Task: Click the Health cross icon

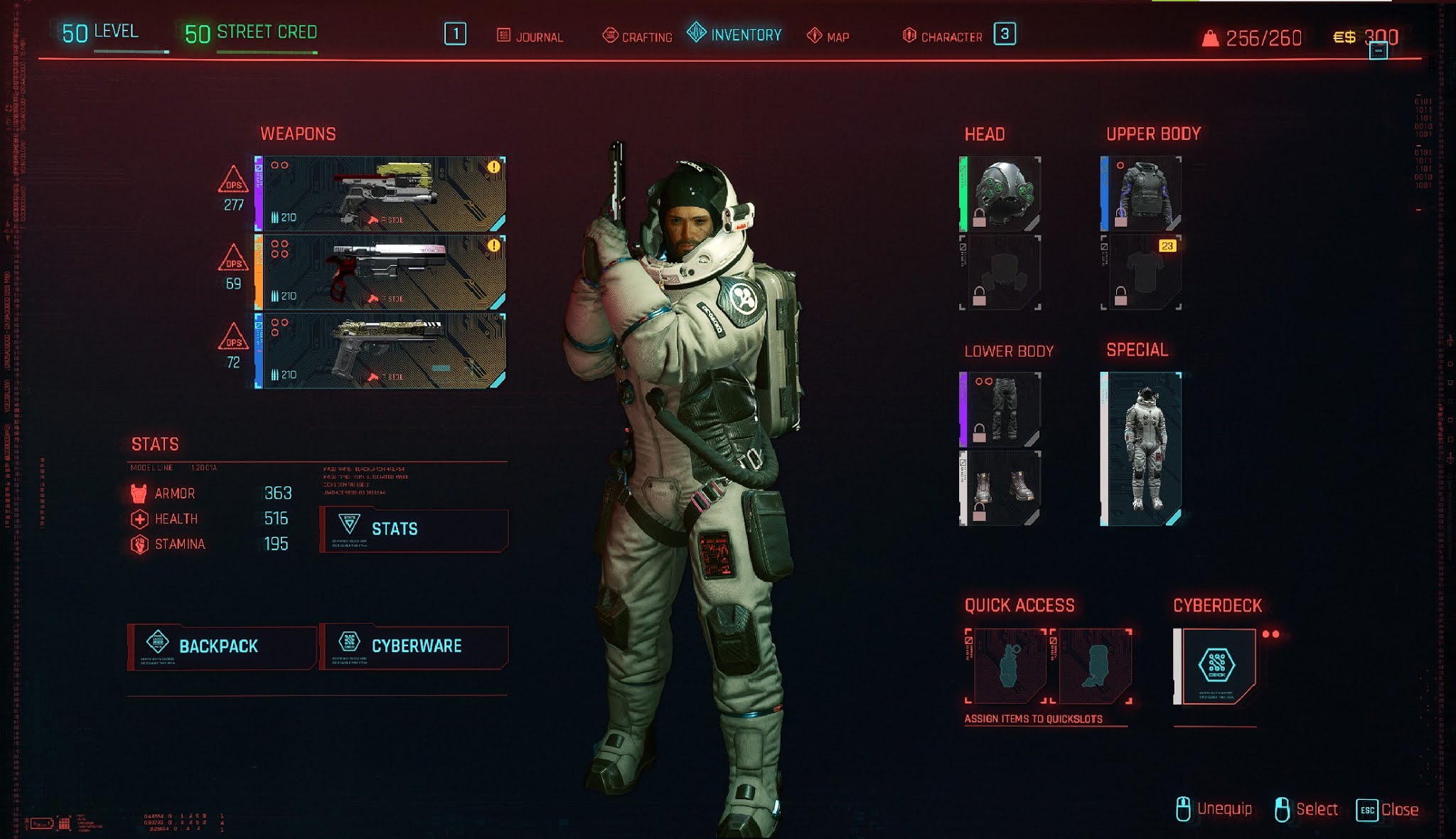Action: point(139,519)
